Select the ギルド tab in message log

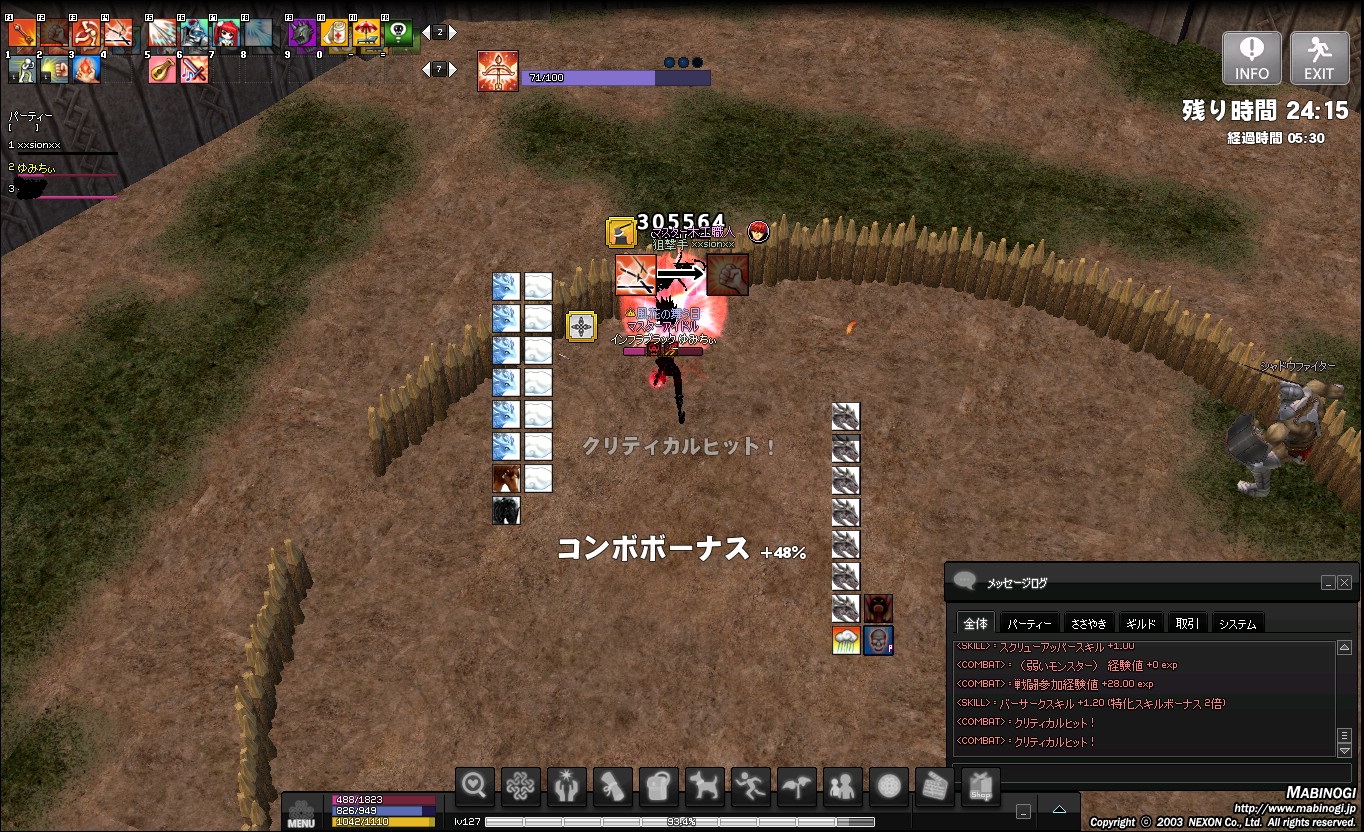(x=1141, y=624)
